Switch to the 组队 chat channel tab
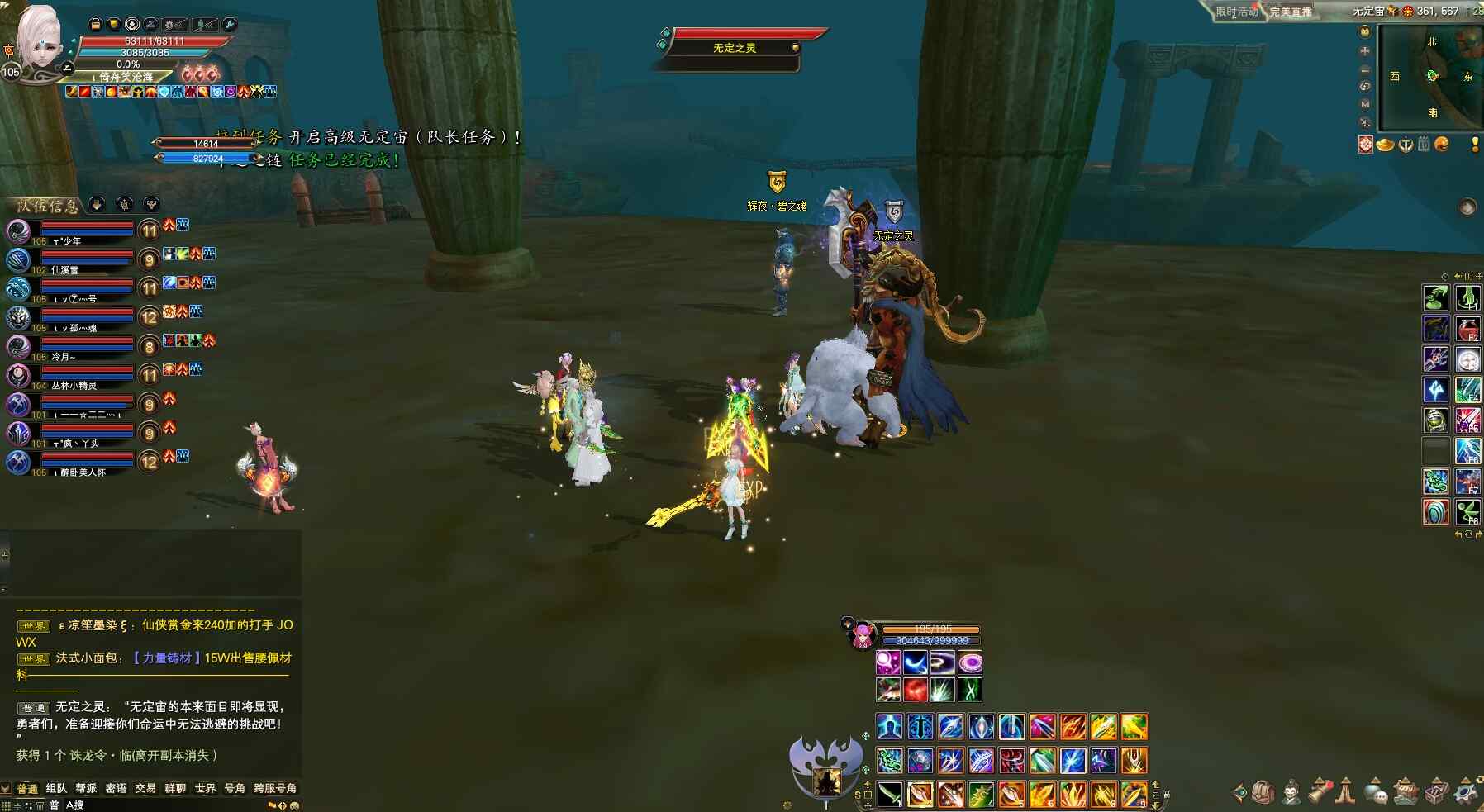This screenshot has width=1484, height=812. [x=56, y=788]
